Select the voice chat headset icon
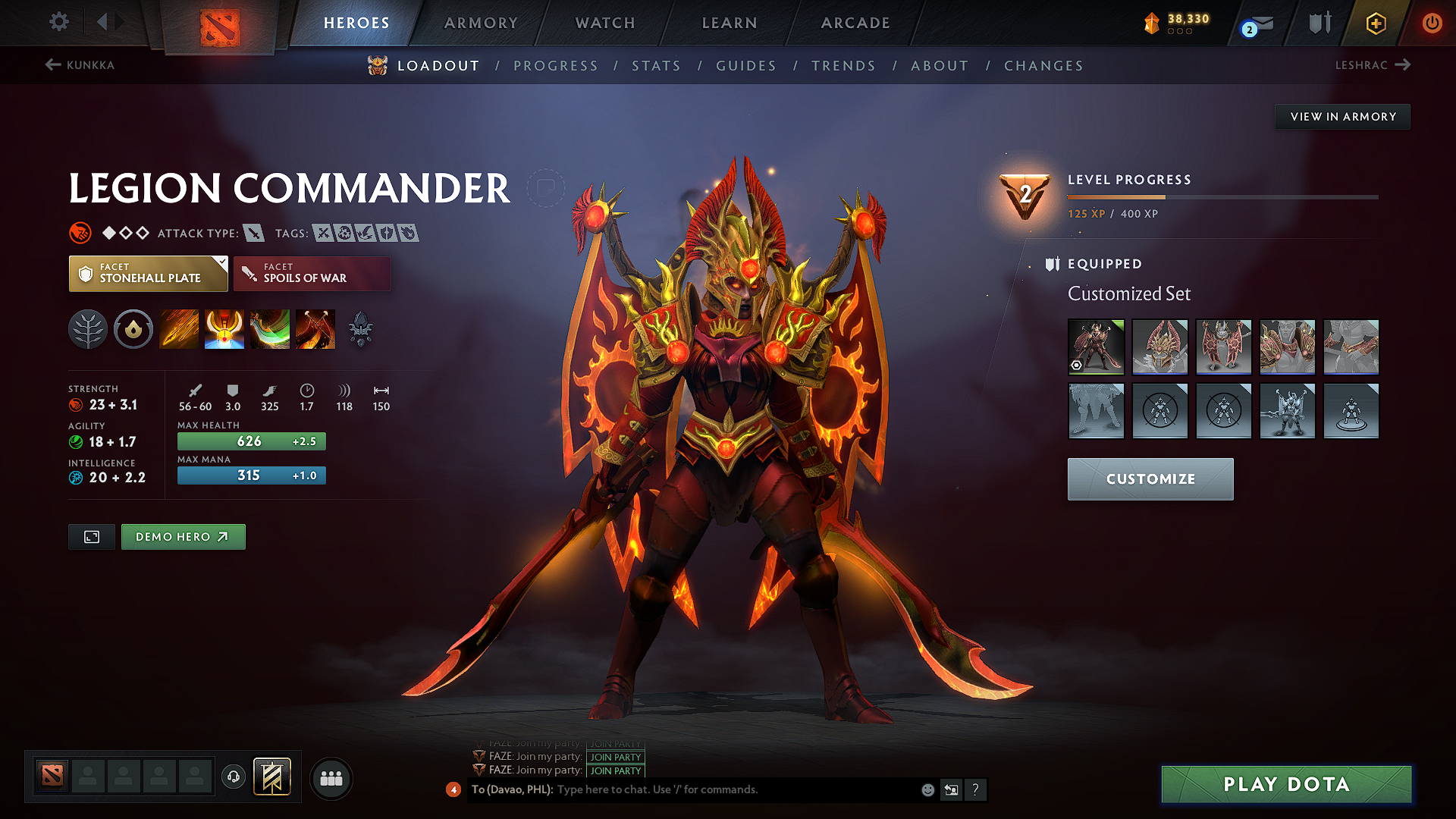The image size is (1456, 819). (234, 777)
